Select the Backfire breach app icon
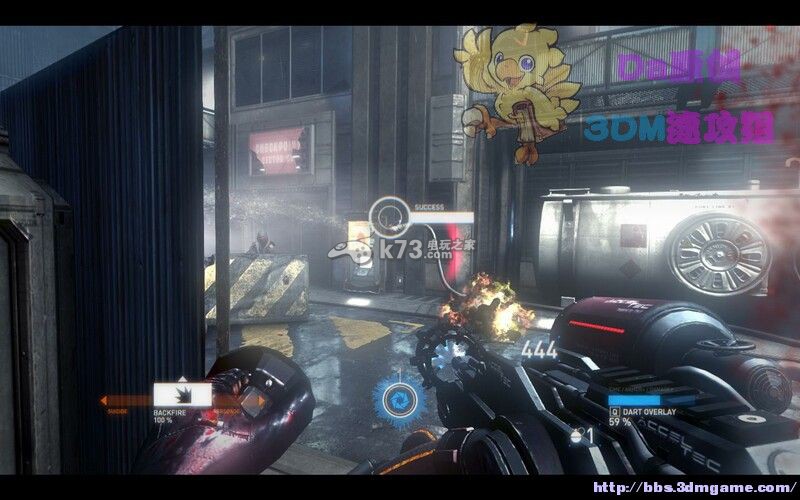Viewport: 800px width, 500px height. click(182, 396)
